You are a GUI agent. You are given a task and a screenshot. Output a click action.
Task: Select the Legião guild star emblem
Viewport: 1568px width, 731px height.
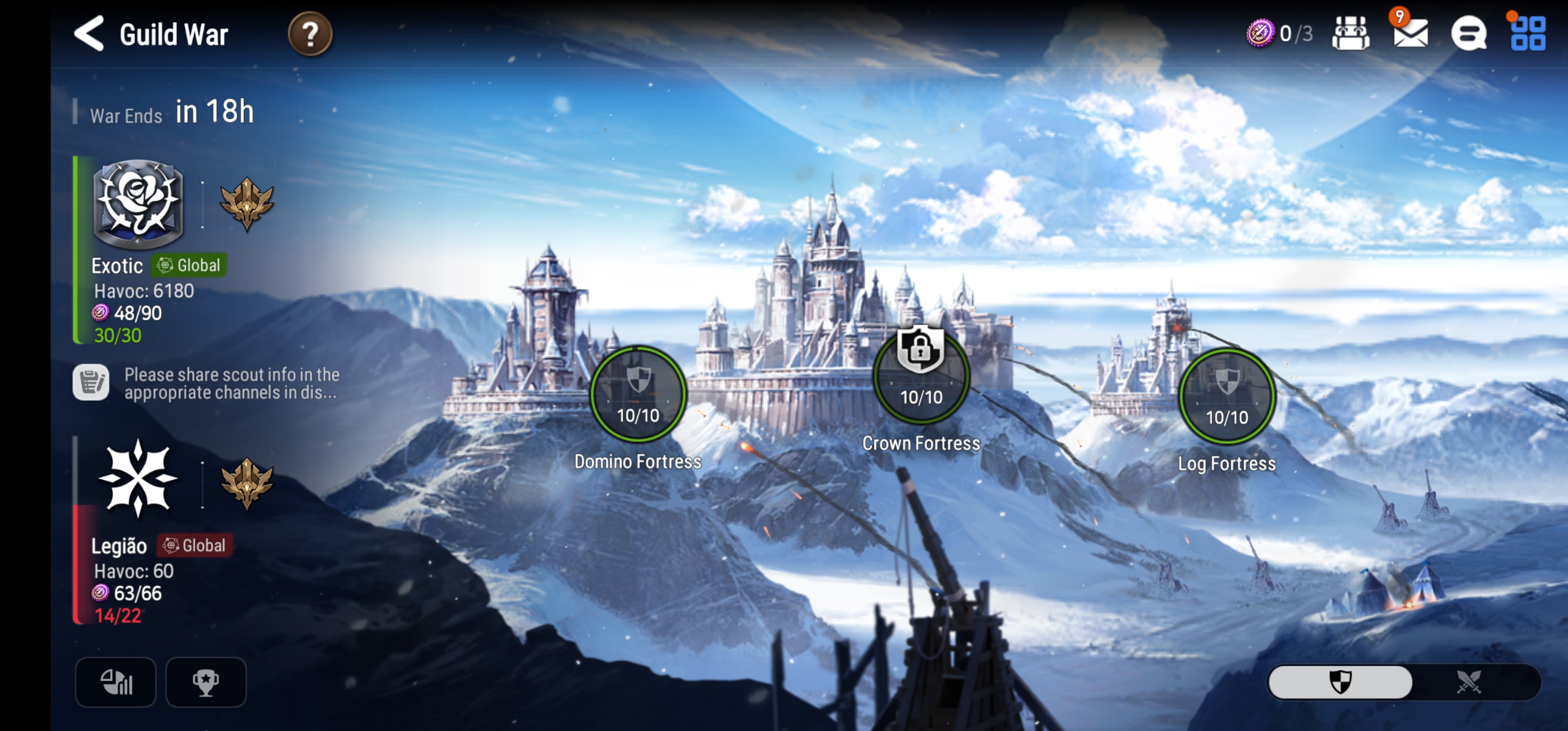(x=138, y=478)
